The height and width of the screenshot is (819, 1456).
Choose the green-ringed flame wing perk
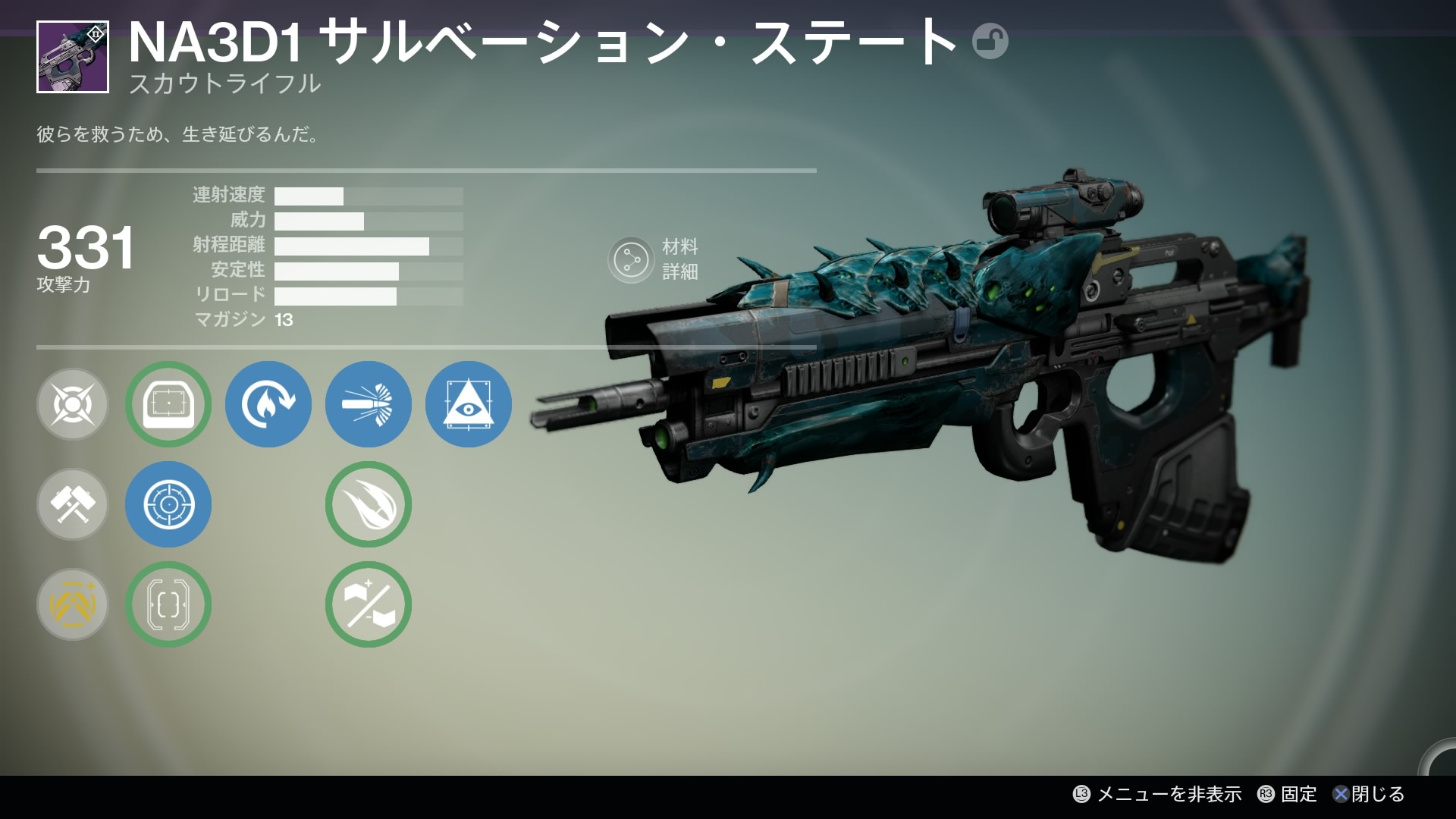[x=369, y=504]
